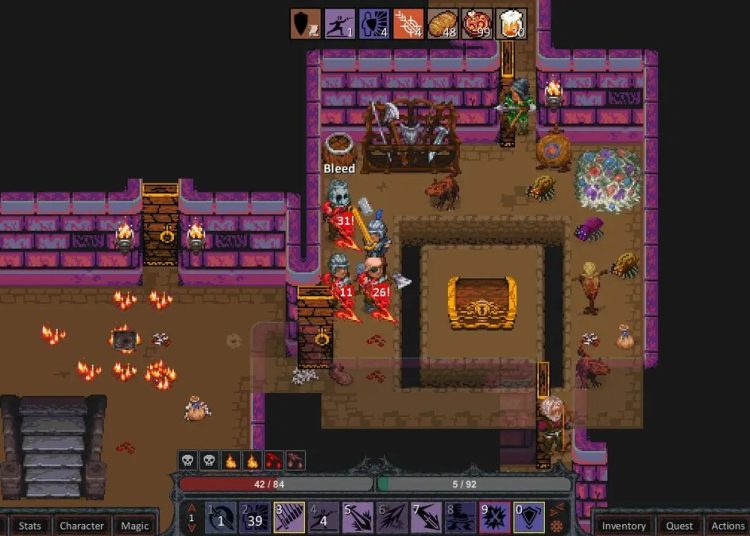
Task: Use the slot 9 burst ability
Action: (495, 517)
